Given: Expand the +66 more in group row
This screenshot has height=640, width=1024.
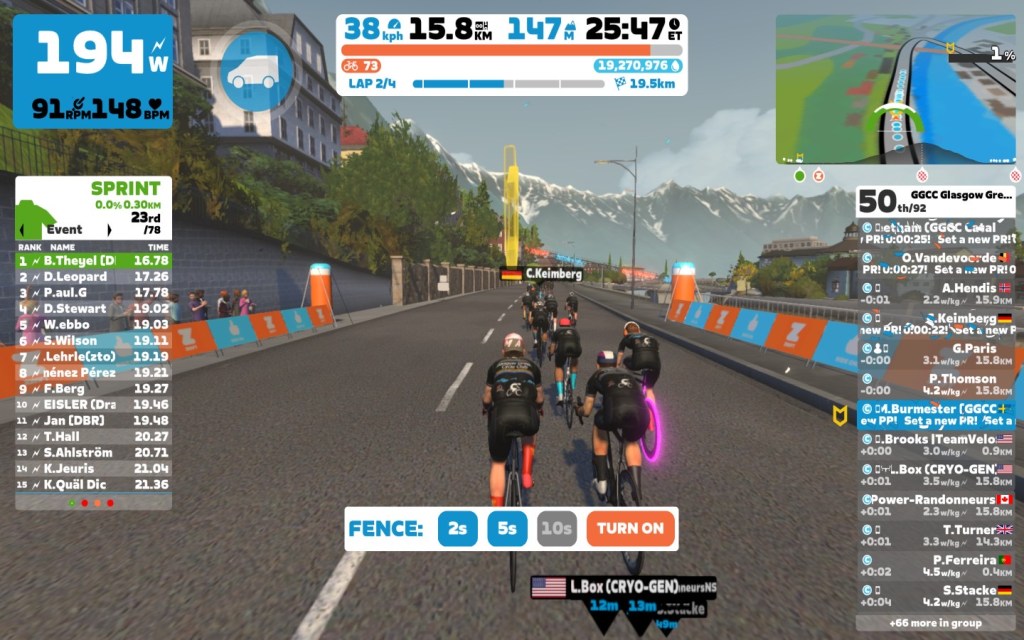Looking at the screenshot, I should coord(935,622).
